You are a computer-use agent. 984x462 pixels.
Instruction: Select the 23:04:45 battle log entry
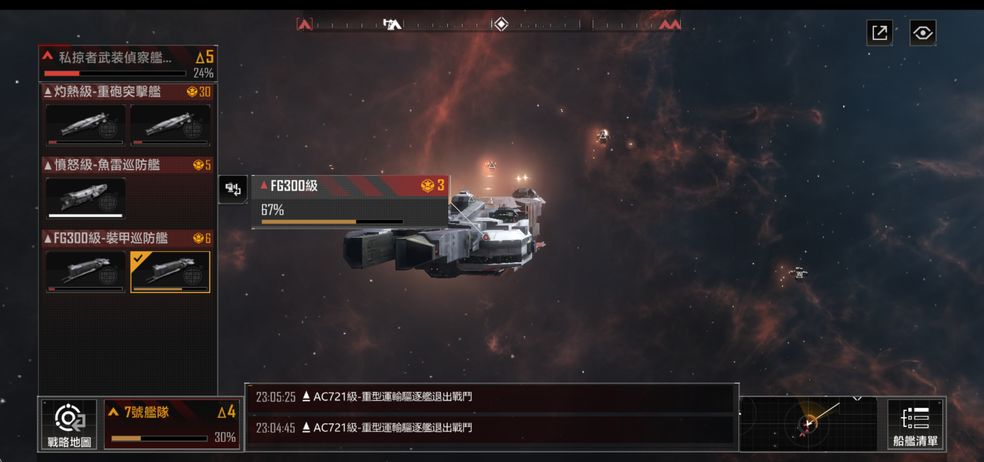[x=490, y=428]
